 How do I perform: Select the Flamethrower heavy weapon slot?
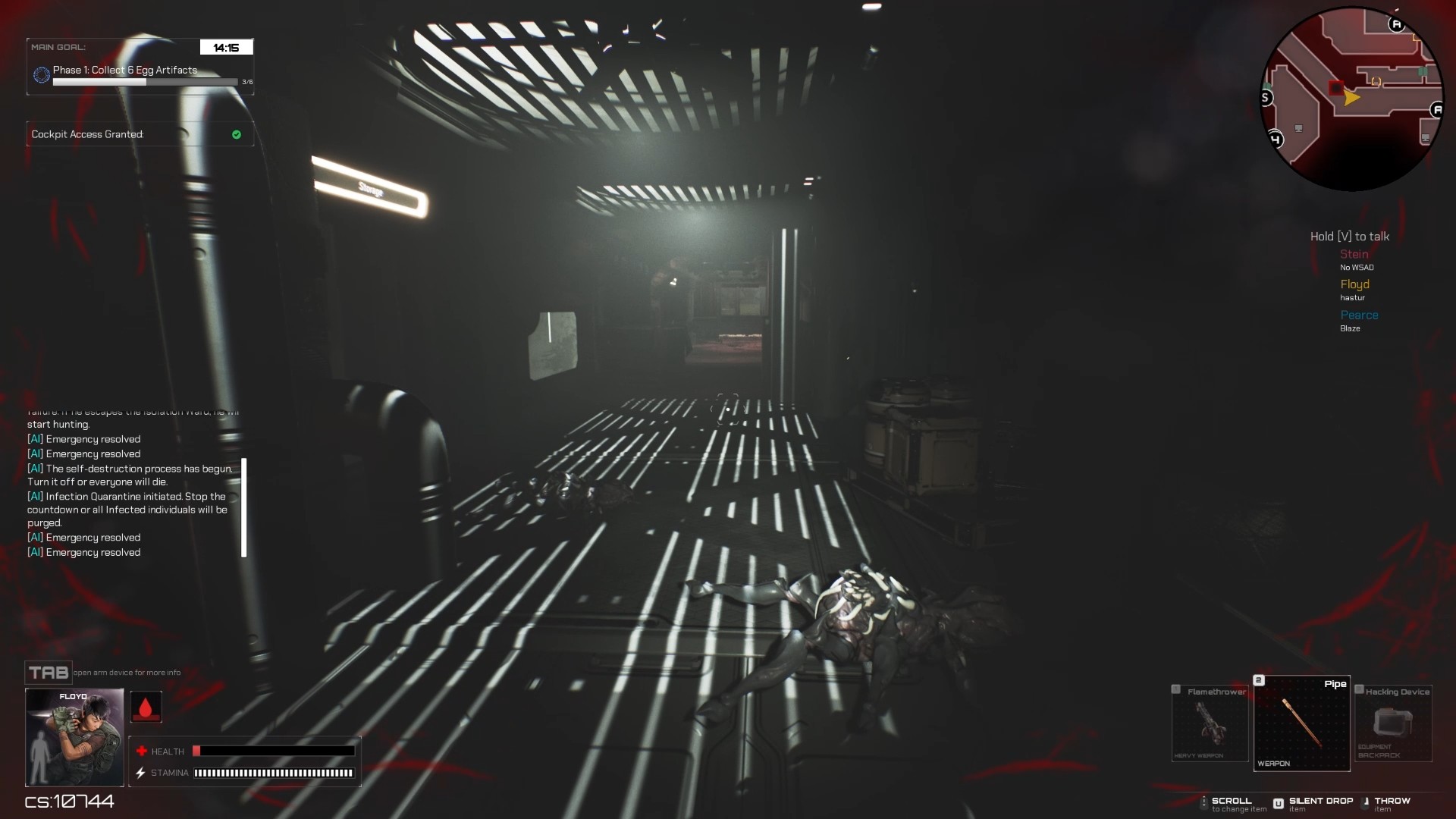click(x=1210, y=724)
